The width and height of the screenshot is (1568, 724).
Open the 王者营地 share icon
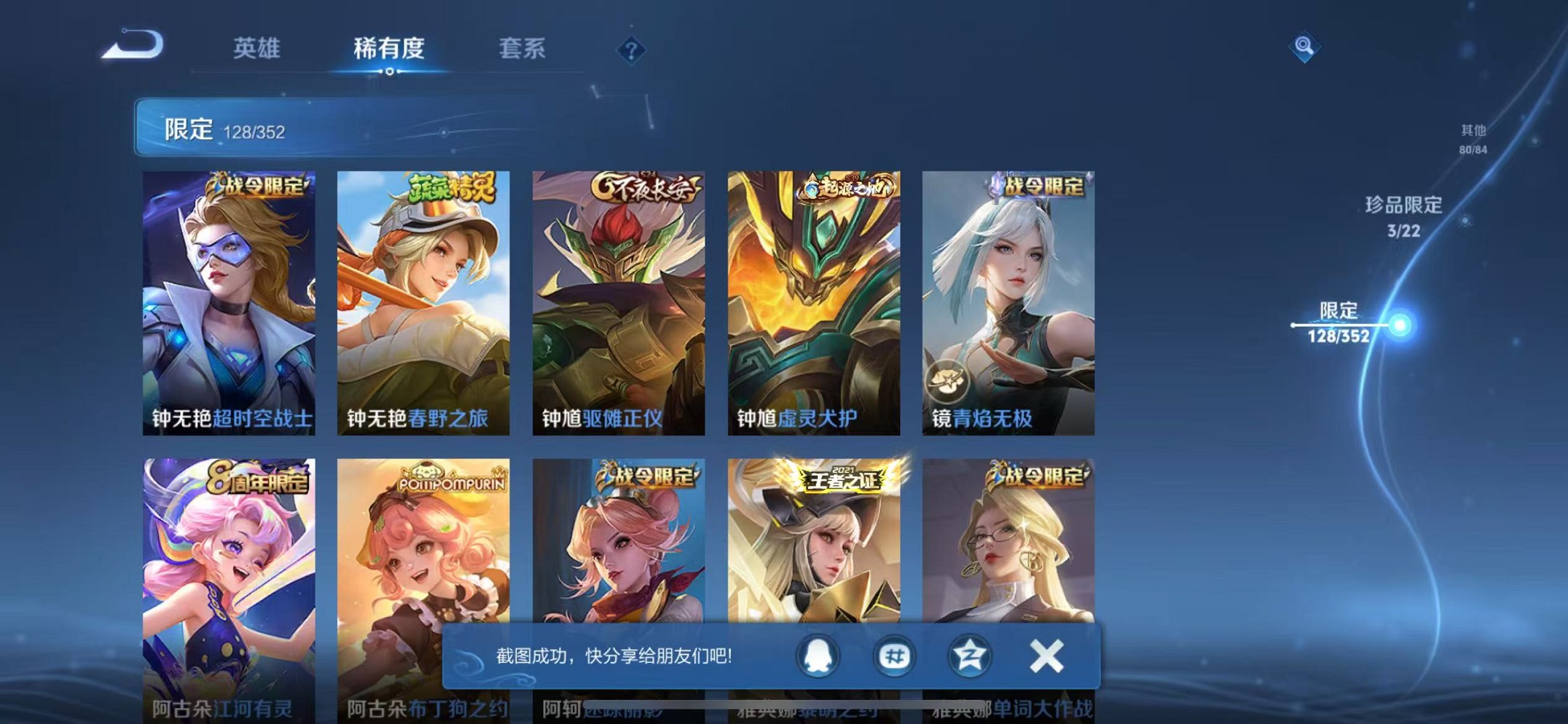tap(894, 656)
